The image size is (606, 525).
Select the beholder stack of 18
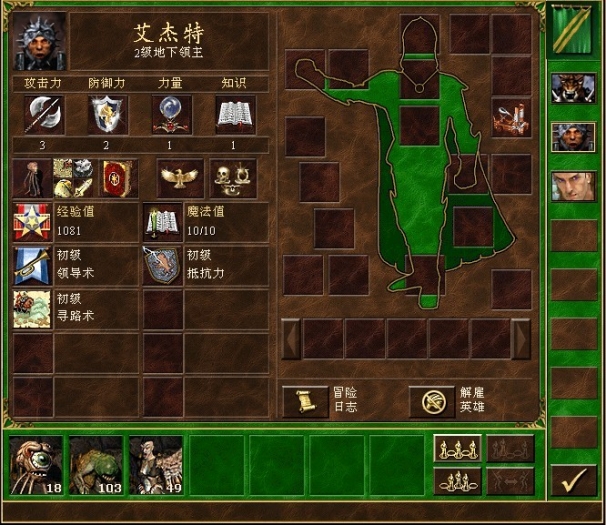click(x=36, y=465)
